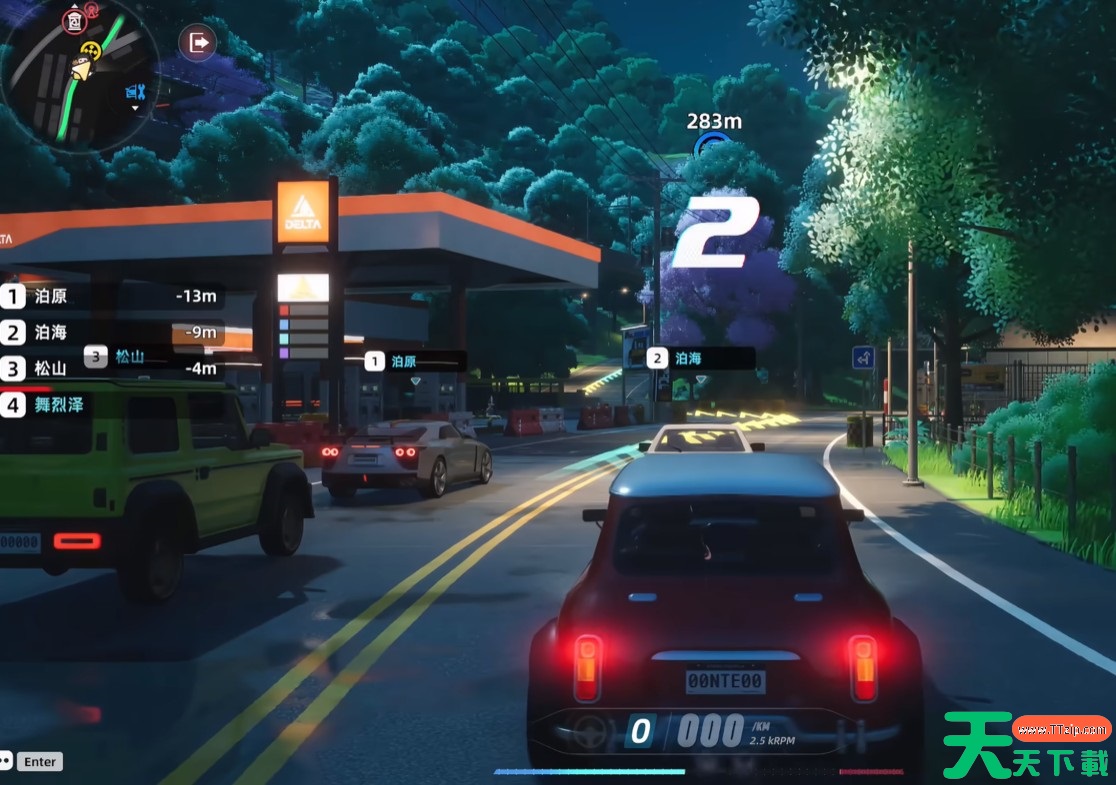Choose third-place racer 松山 in leaderboard

(x=110, y=368)
